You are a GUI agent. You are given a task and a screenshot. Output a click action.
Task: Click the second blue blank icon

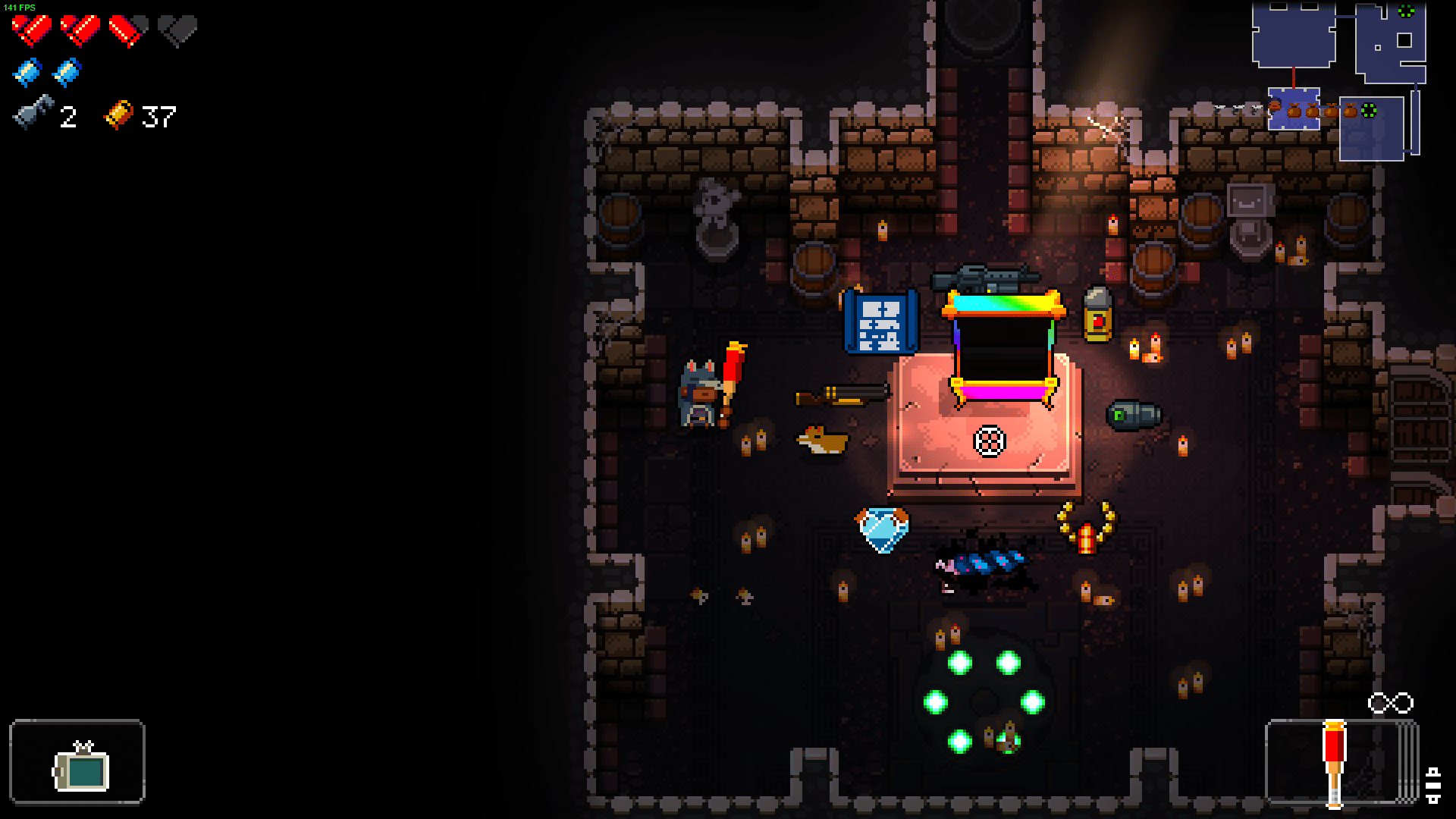67,71
